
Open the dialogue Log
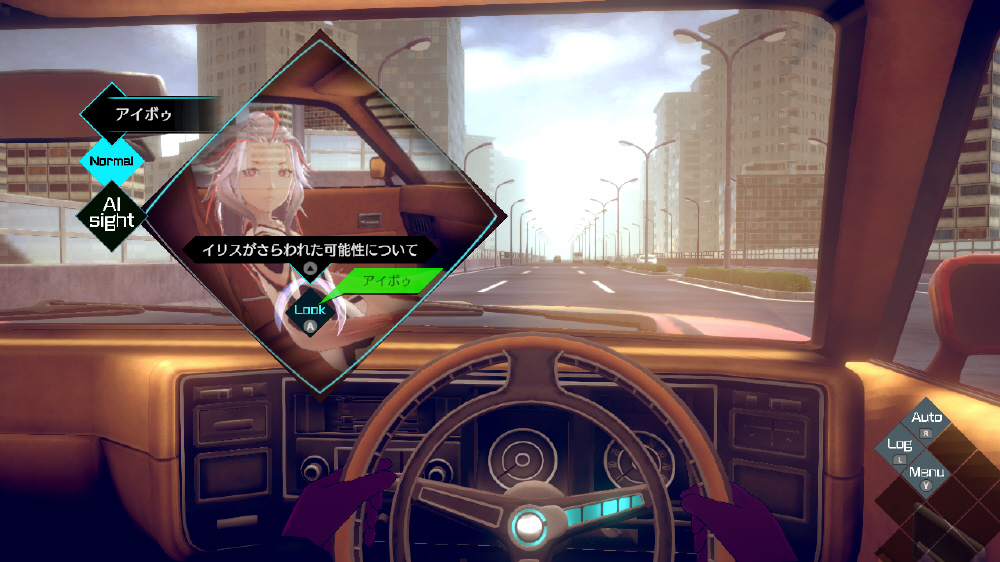(900, 446)
